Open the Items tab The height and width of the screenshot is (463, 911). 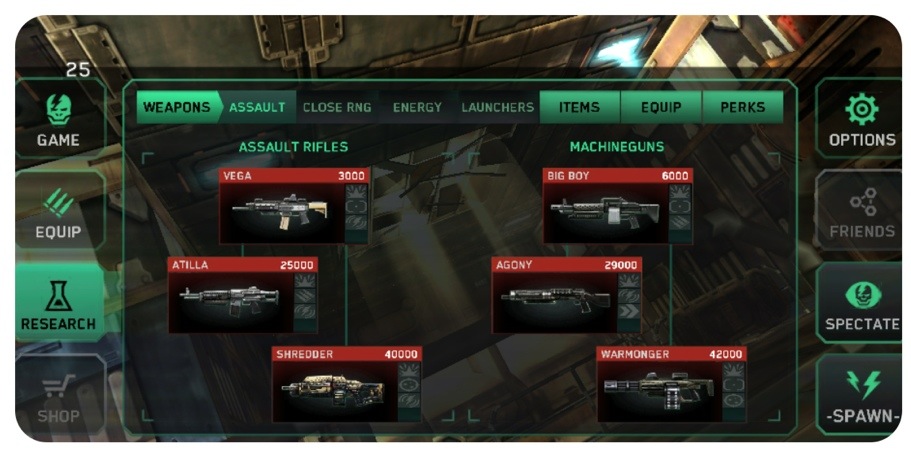(580, 107)
